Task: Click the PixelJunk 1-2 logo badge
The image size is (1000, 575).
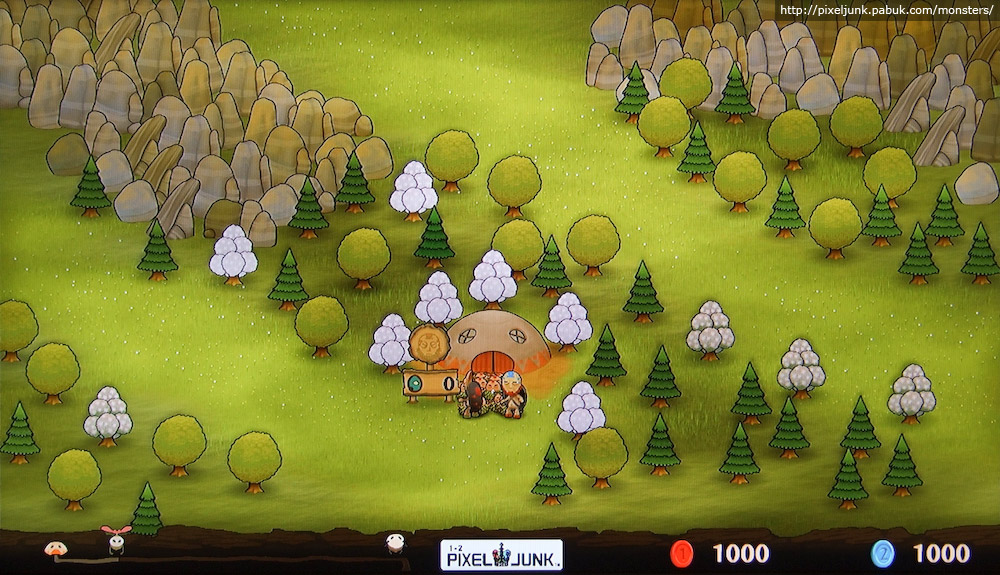Action: pyautogui.click(x=501, y=554)
